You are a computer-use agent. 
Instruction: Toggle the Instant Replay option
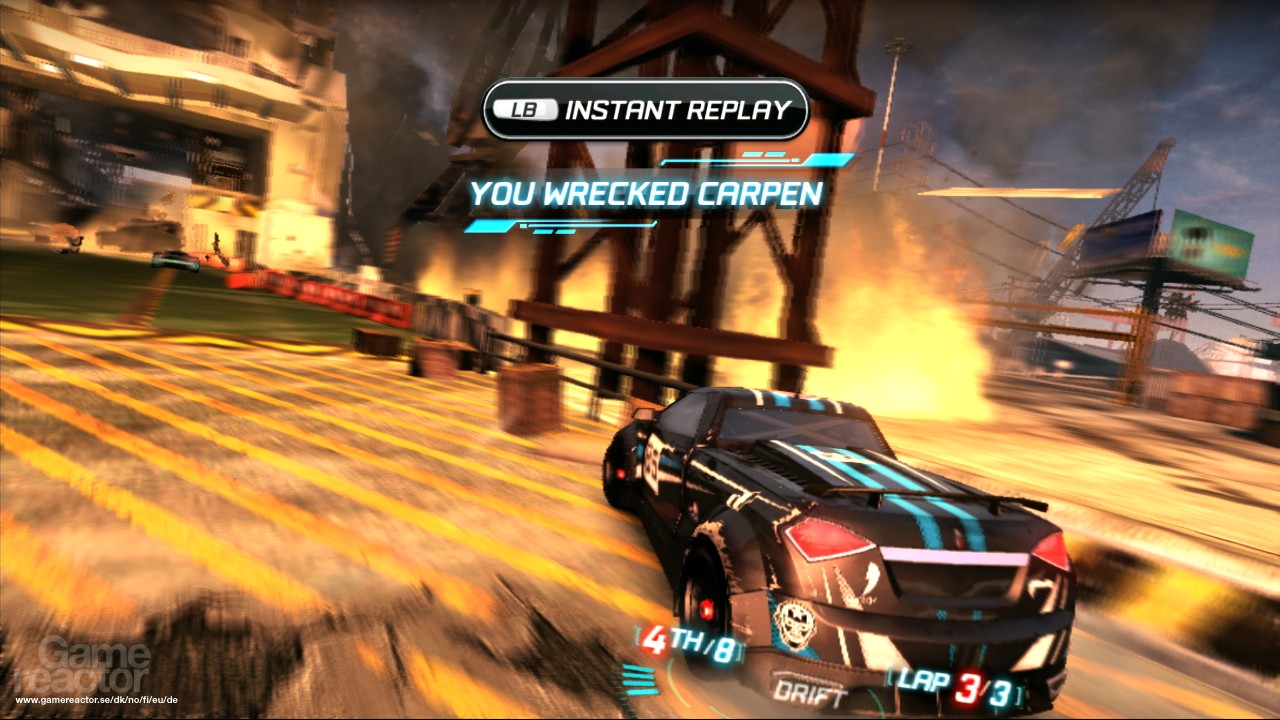(646, 112)
